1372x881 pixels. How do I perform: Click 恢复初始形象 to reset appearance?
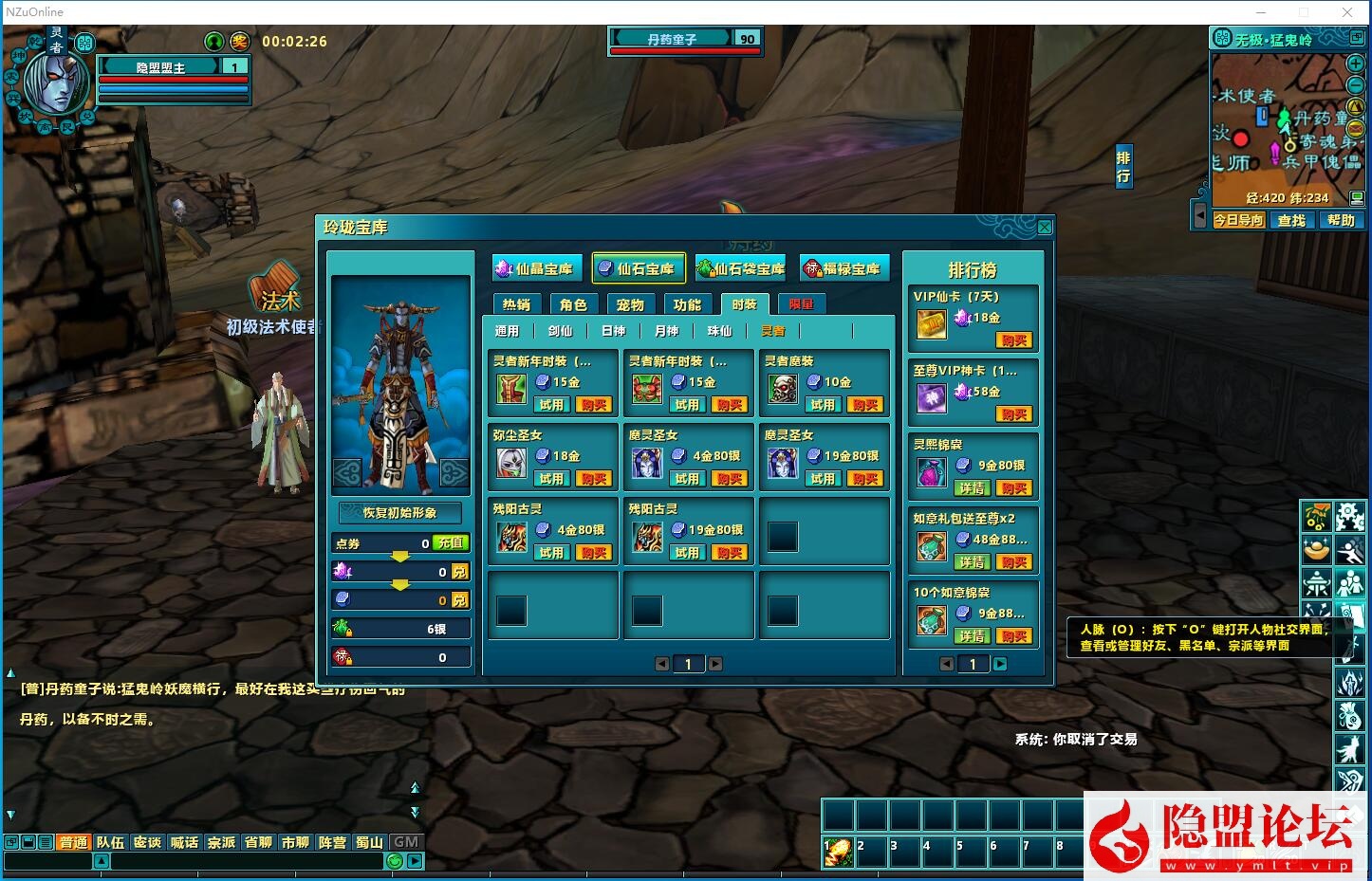400,512
